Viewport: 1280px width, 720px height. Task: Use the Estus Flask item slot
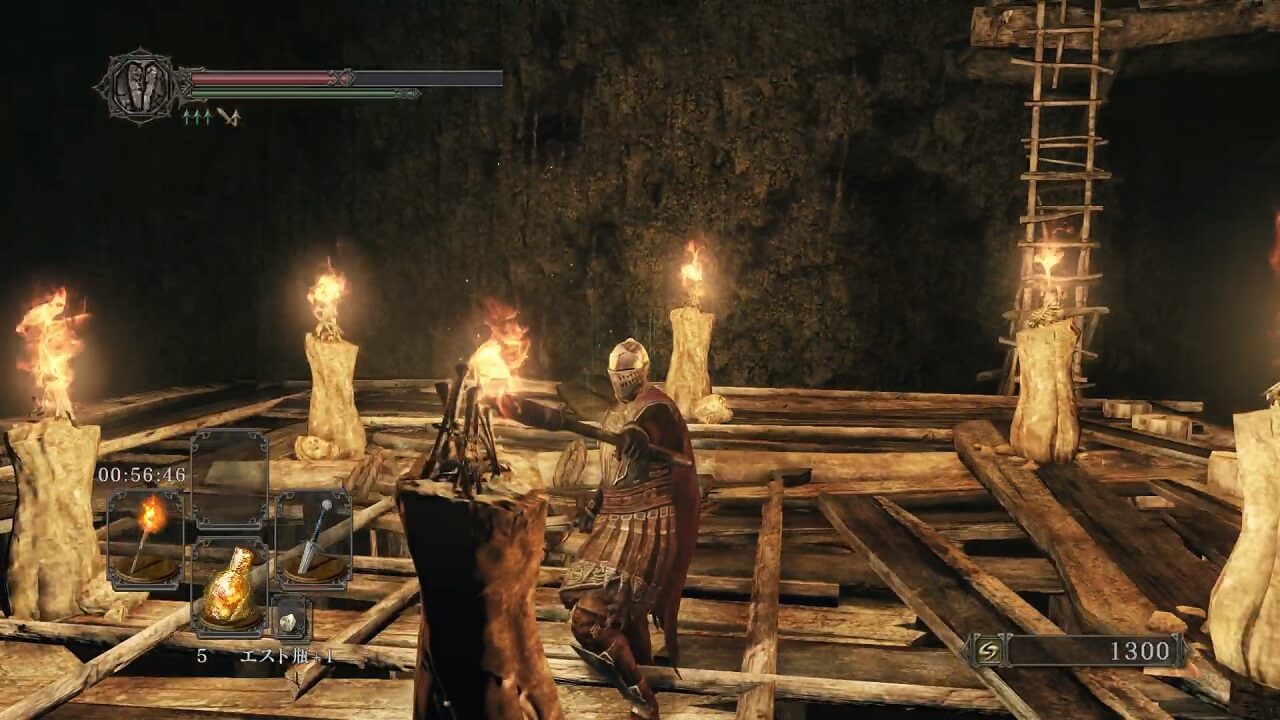click(x=229, y=590)
